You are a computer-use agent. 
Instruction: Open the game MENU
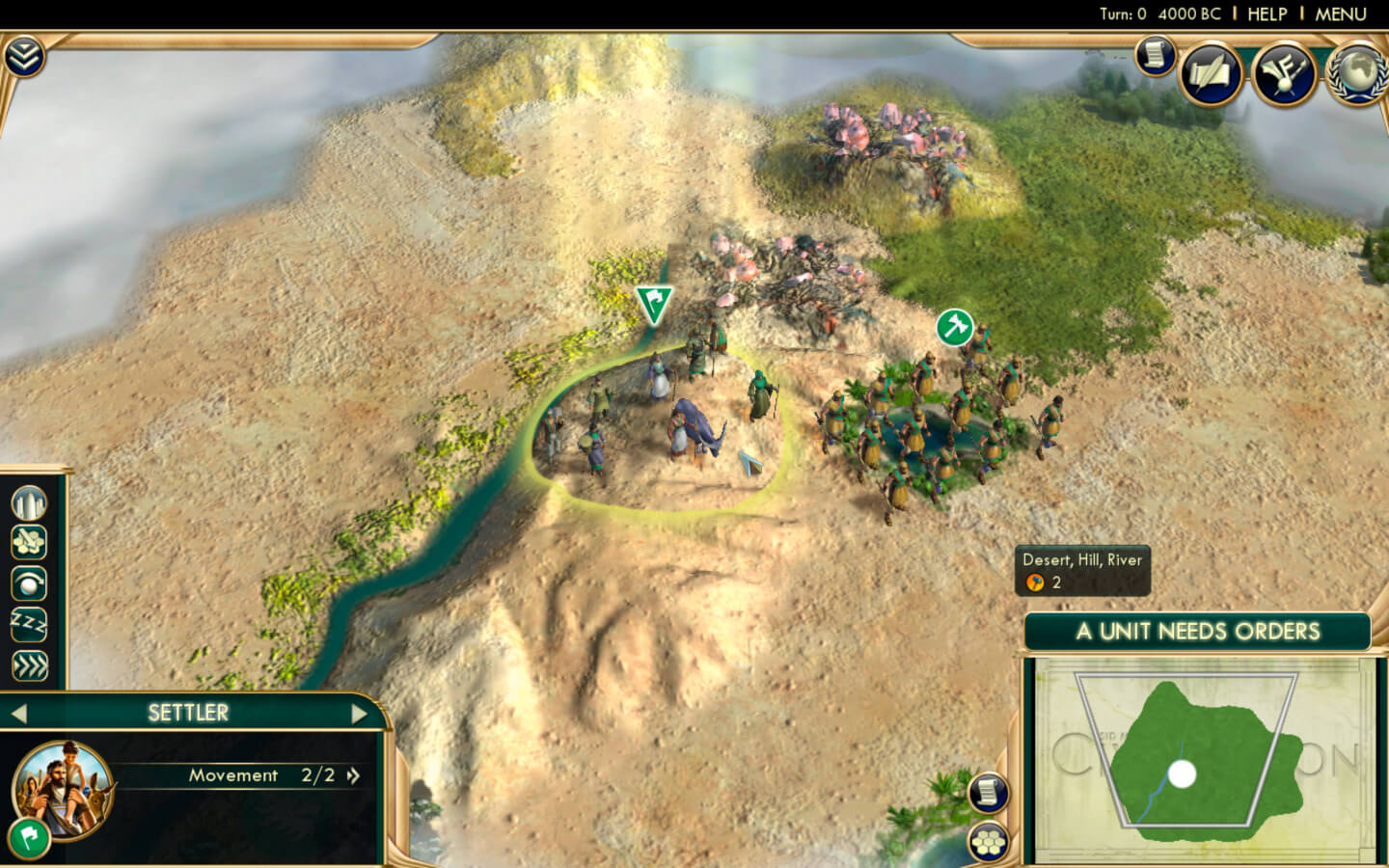point(1341,14)
